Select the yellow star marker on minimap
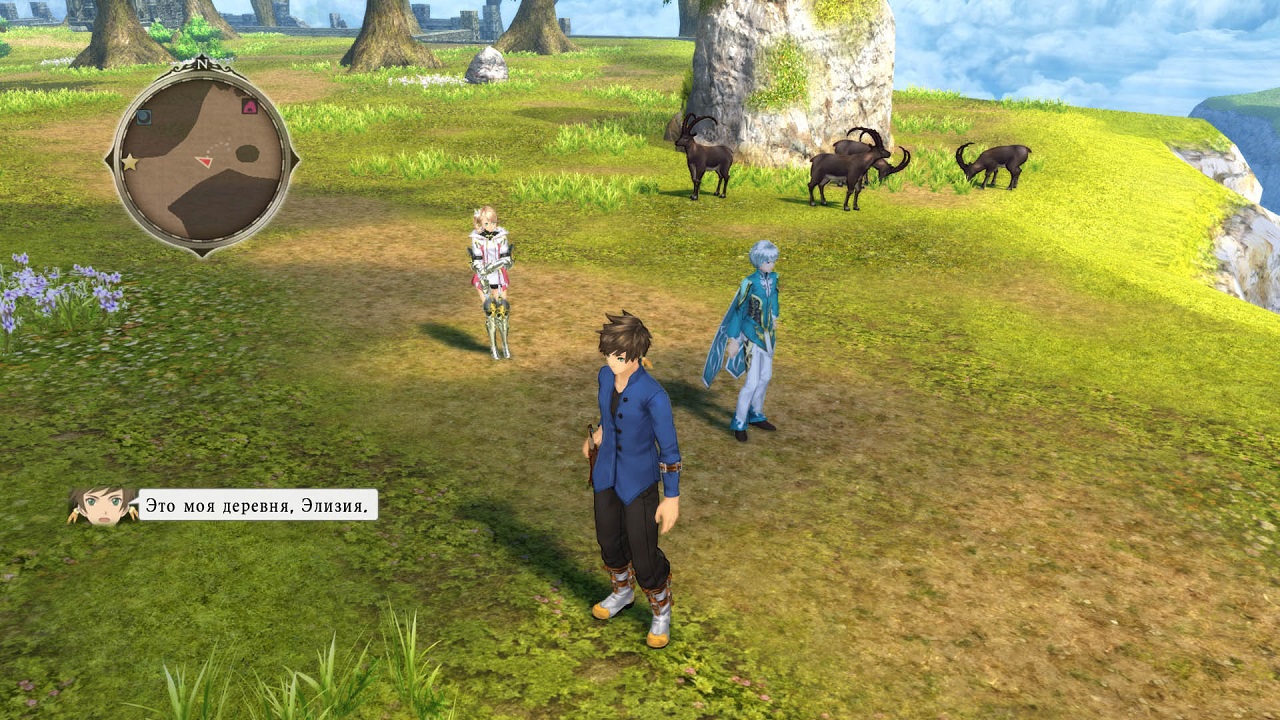The height and width of the screenshot is (720, 1280). 129,162
